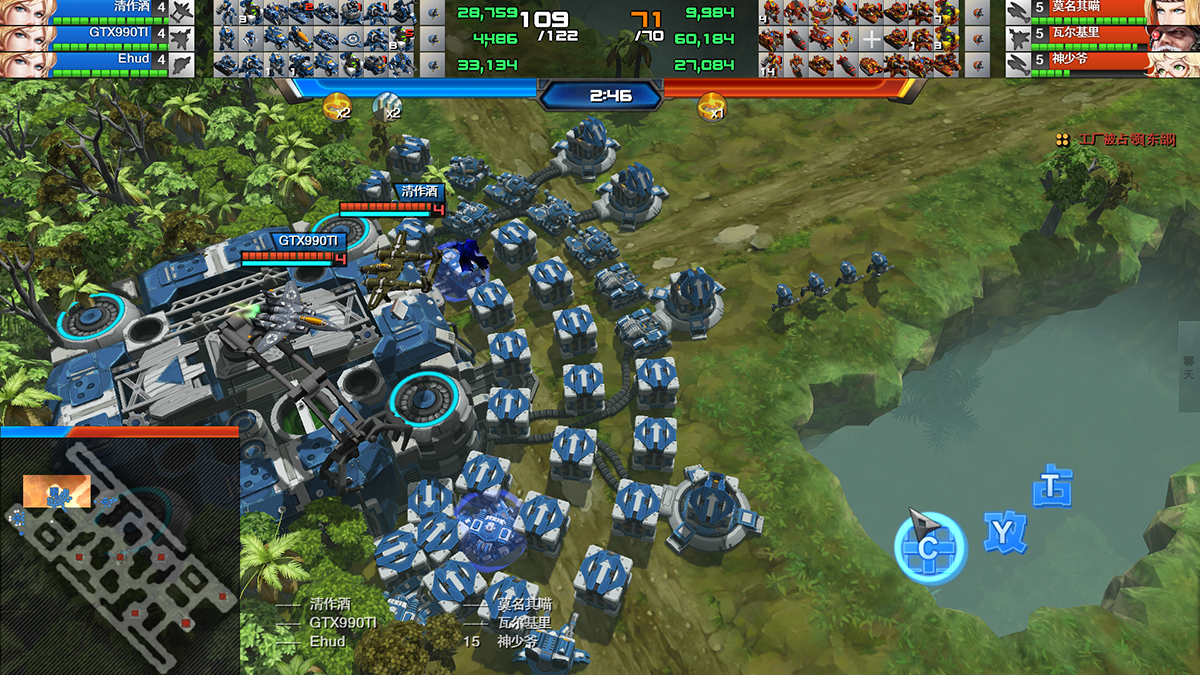Activate the 攻 attack command icon
The image size is (1200, 675).
click(1003, 531)
